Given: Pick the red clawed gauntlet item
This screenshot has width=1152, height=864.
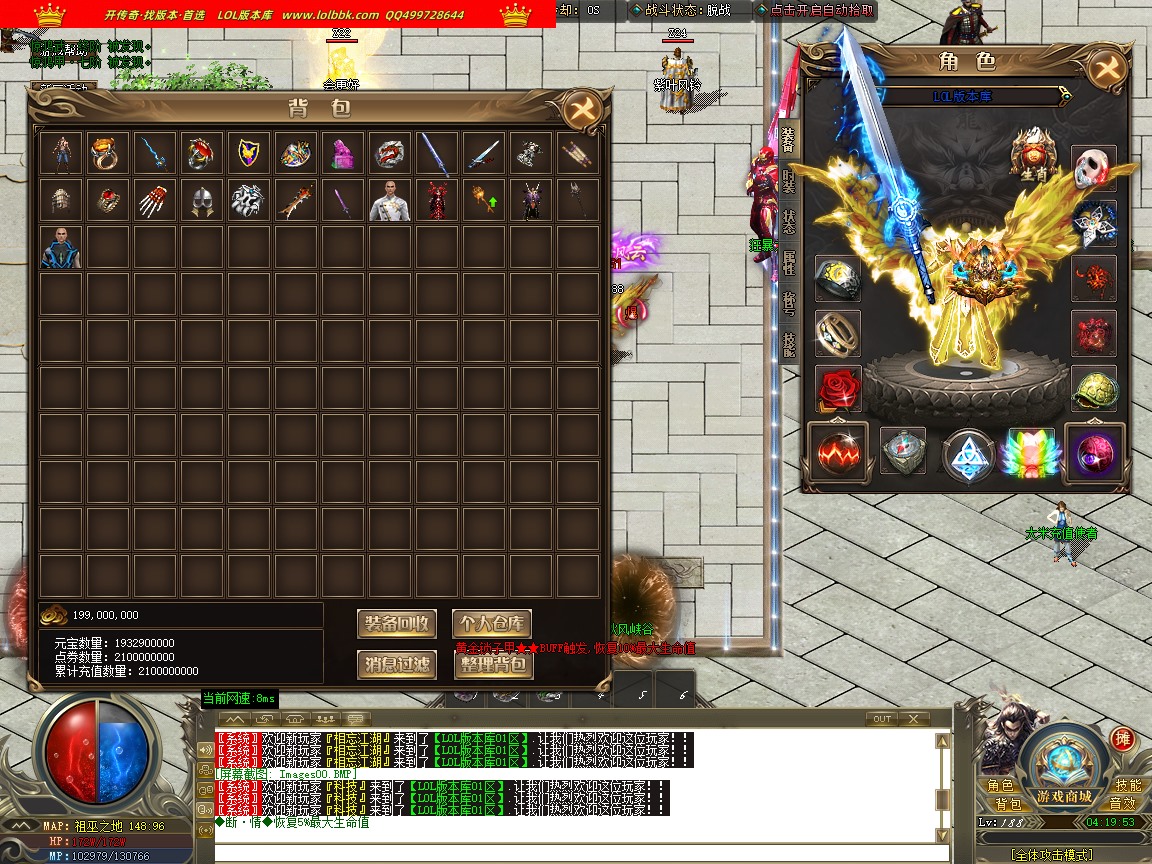Looking at the screenshot, I should point(155,201).
